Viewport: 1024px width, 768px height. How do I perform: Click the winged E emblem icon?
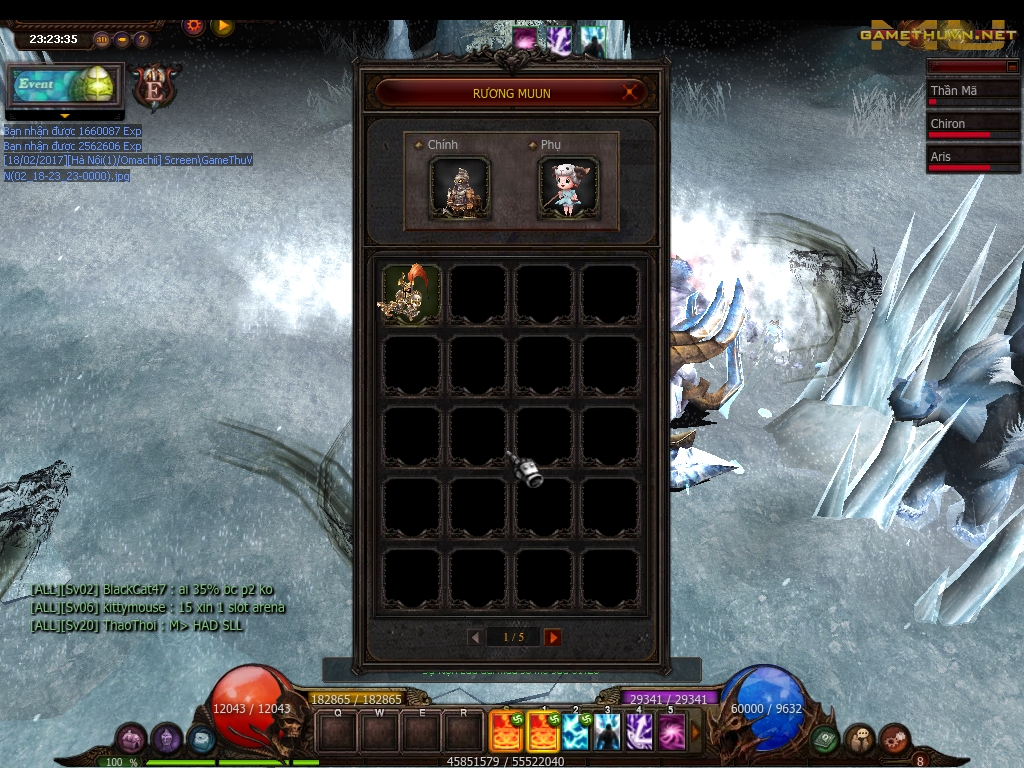[x=155, y=87]
